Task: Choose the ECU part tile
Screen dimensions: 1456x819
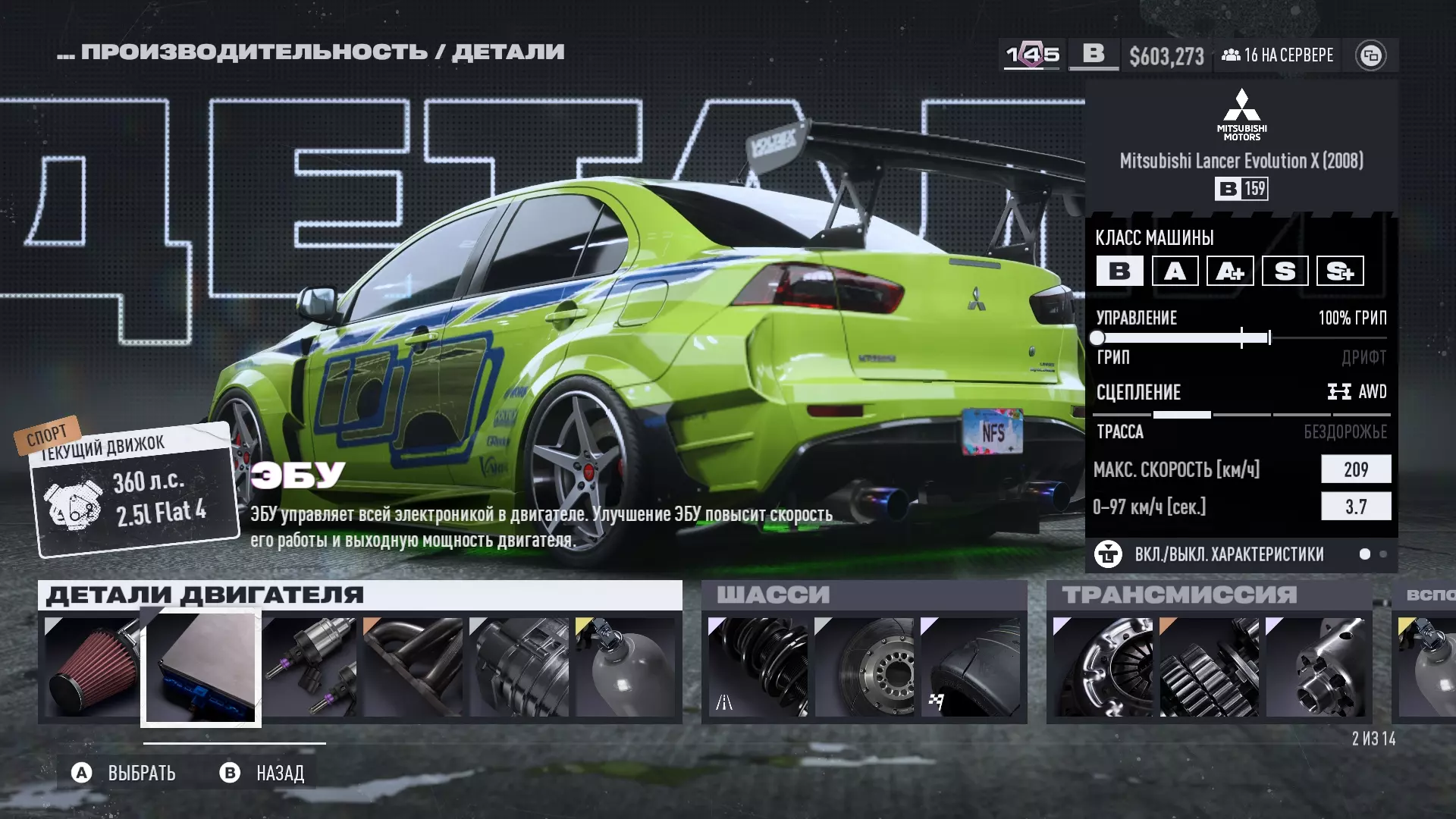Action: point(201,667)
